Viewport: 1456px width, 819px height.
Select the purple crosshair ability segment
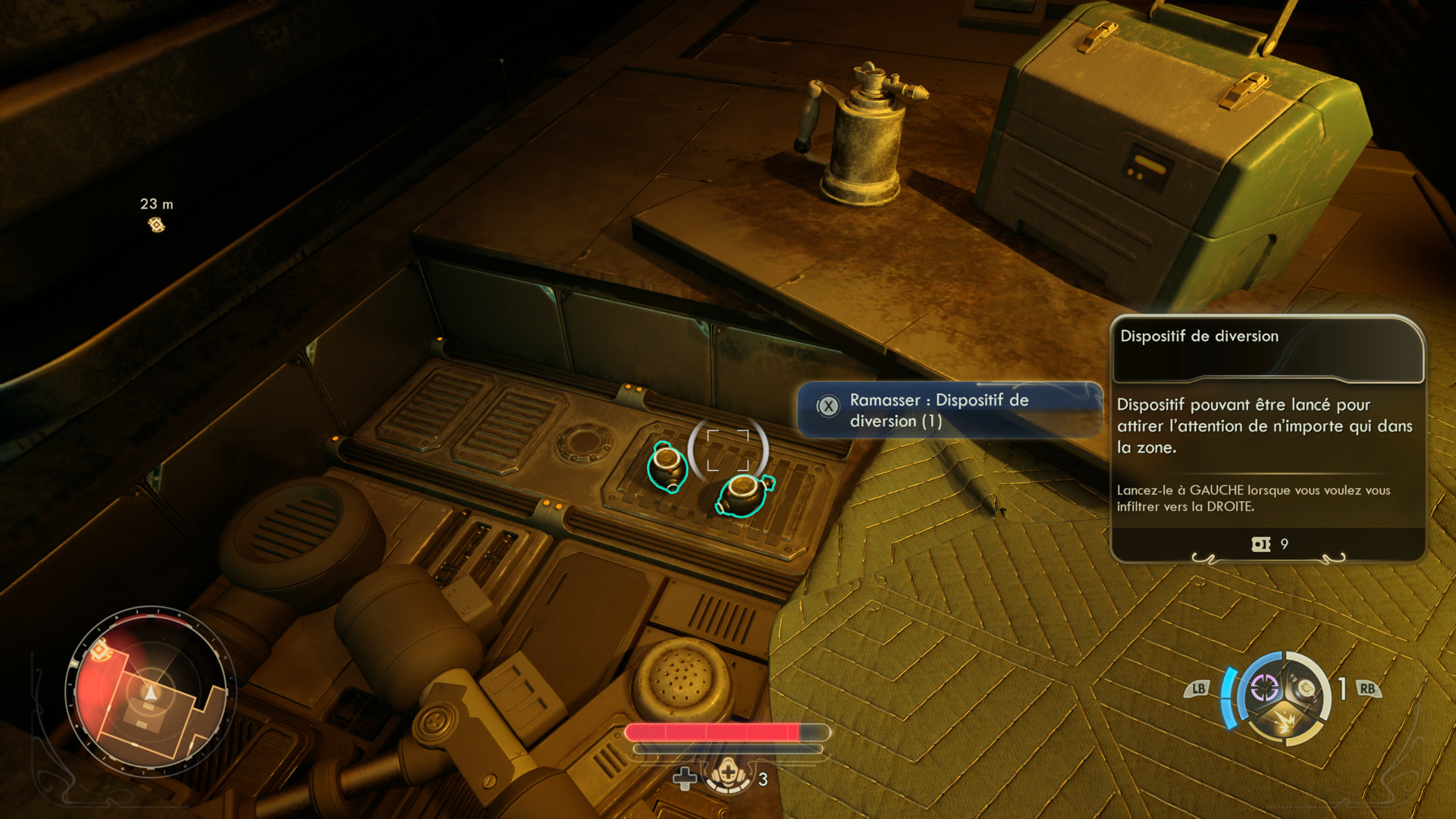click(x=1264, y=688)
